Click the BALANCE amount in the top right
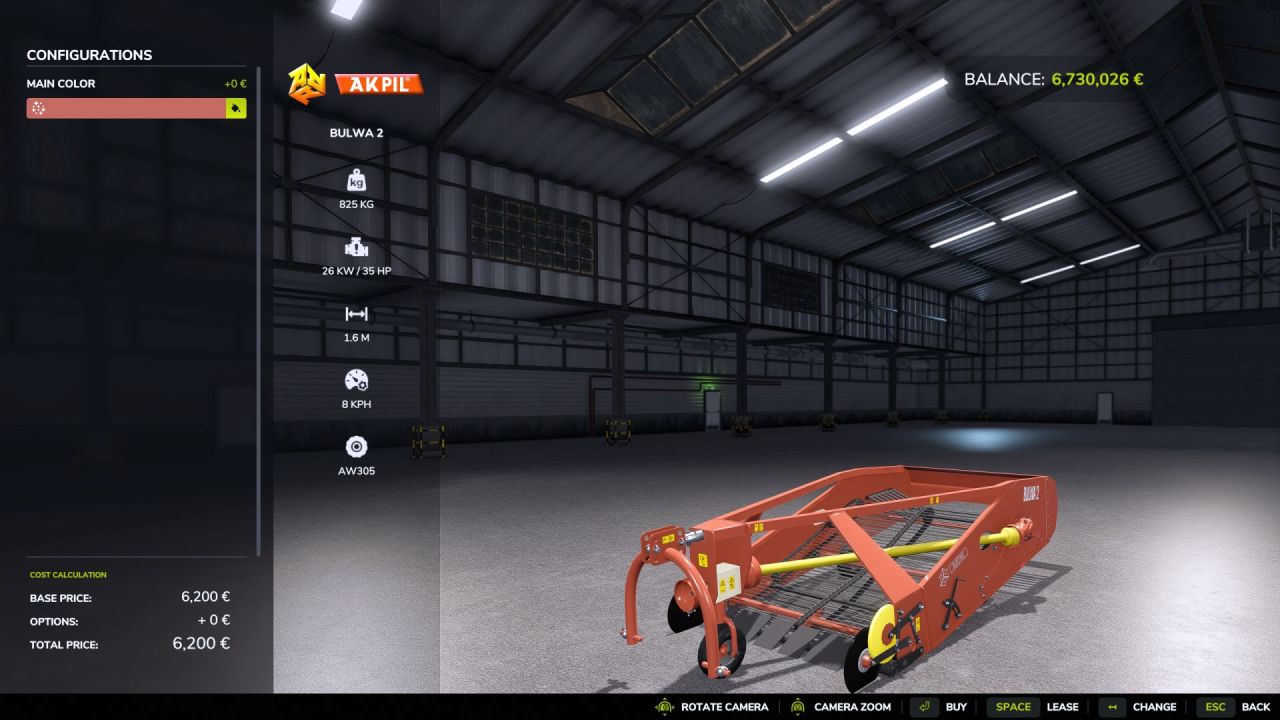This screenshot has width=1280, height=720. click(x=1097, y=78)
